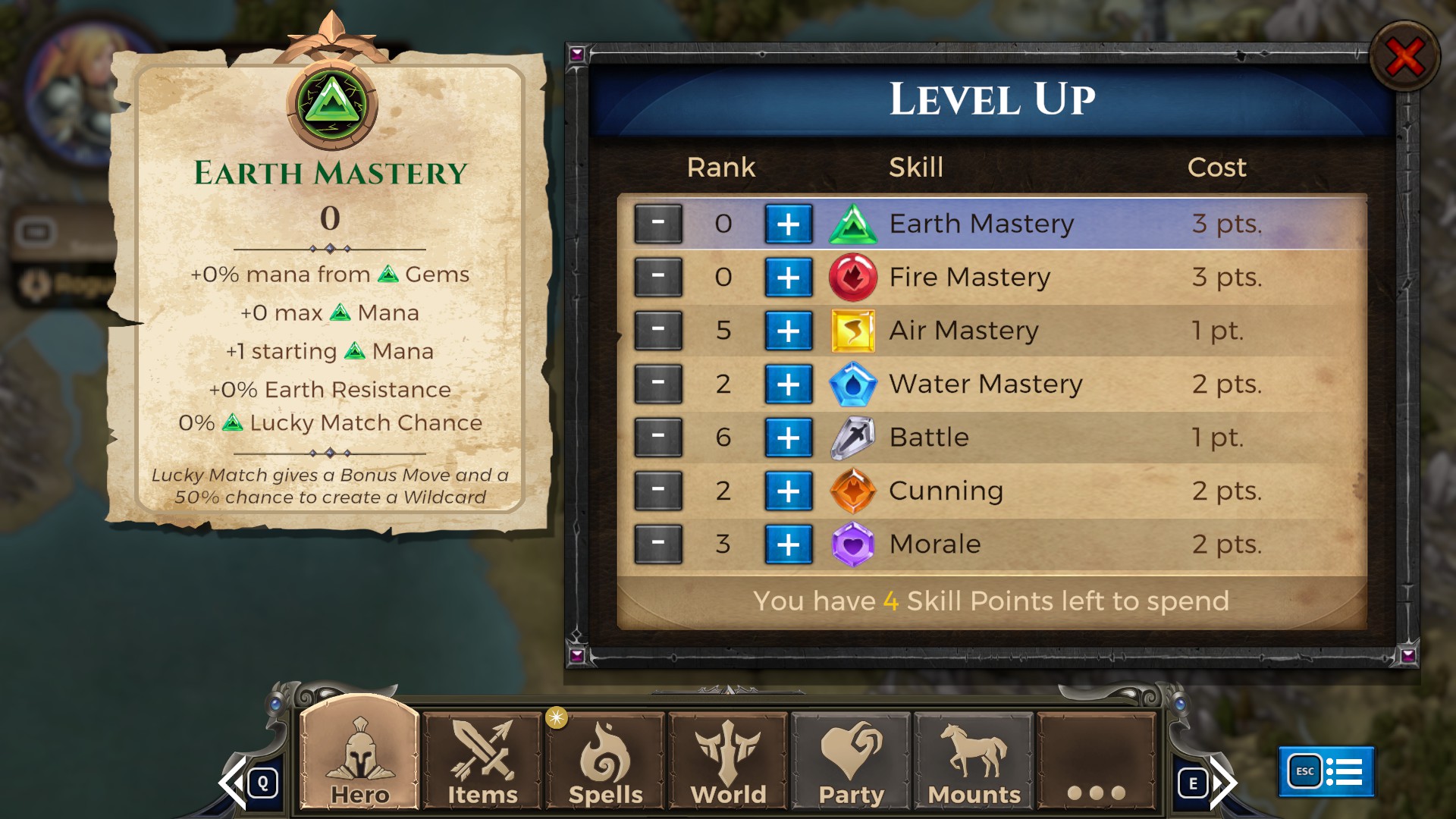Click the Cunning orange icon
This screenshot has width=1456, height=819.
tap(854, 491)
